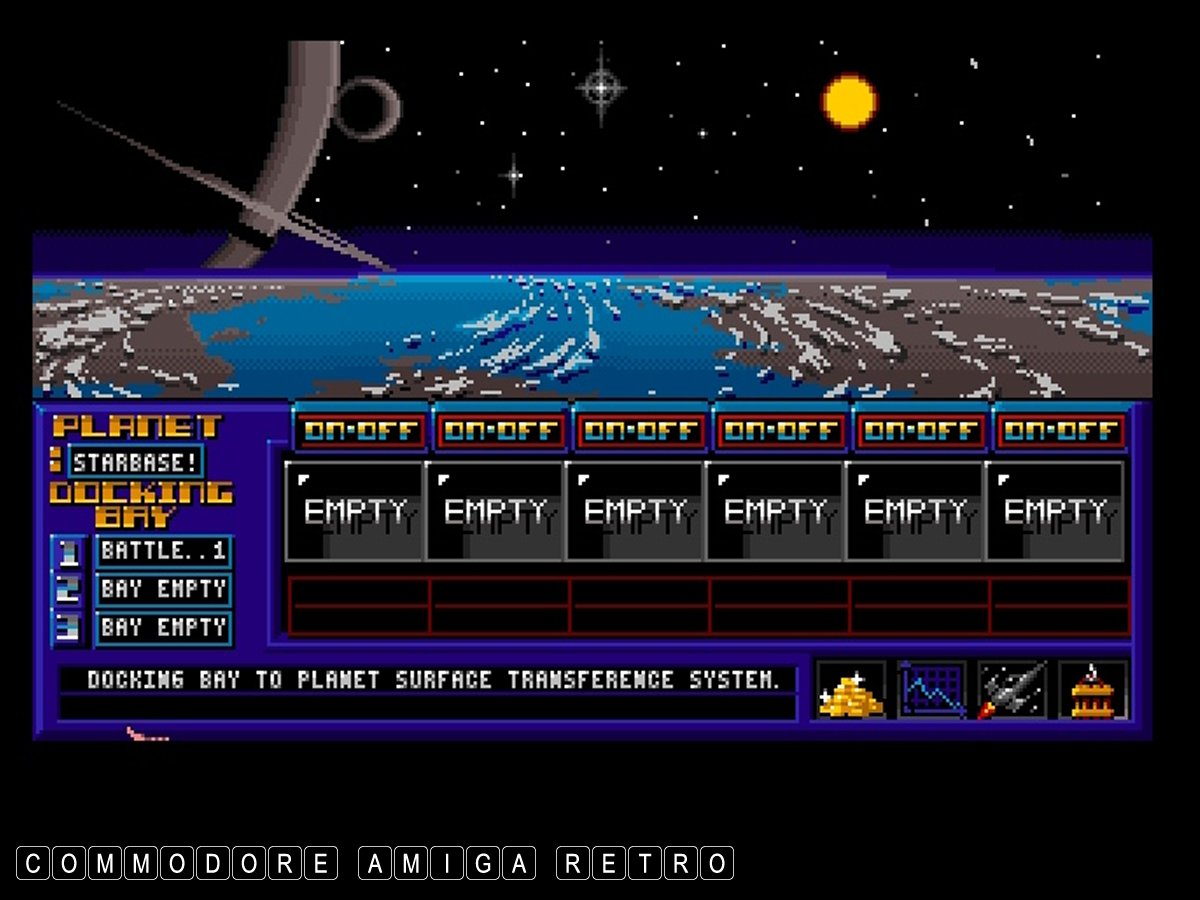Select docking bay 1 BATTLE..1 ship
Viewport: 1200px width, 900px height.
pos(164,551)
